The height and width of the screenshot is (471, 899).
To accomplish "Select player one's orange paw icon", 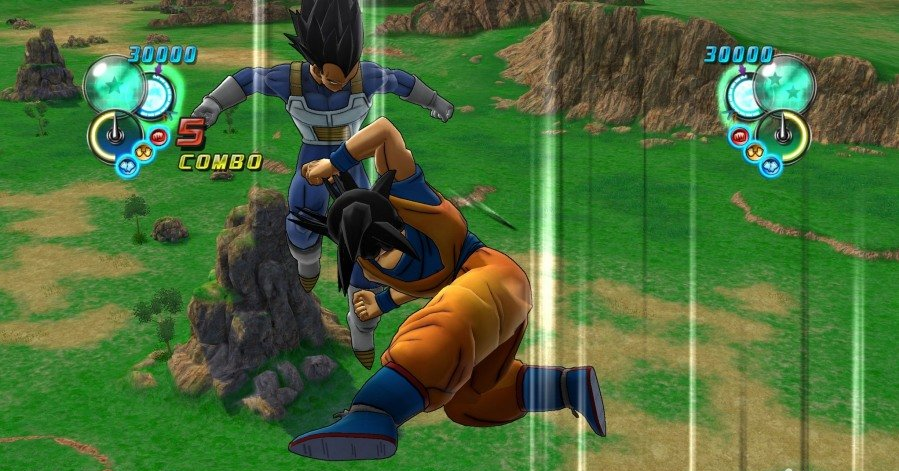I will click(144, 152).
